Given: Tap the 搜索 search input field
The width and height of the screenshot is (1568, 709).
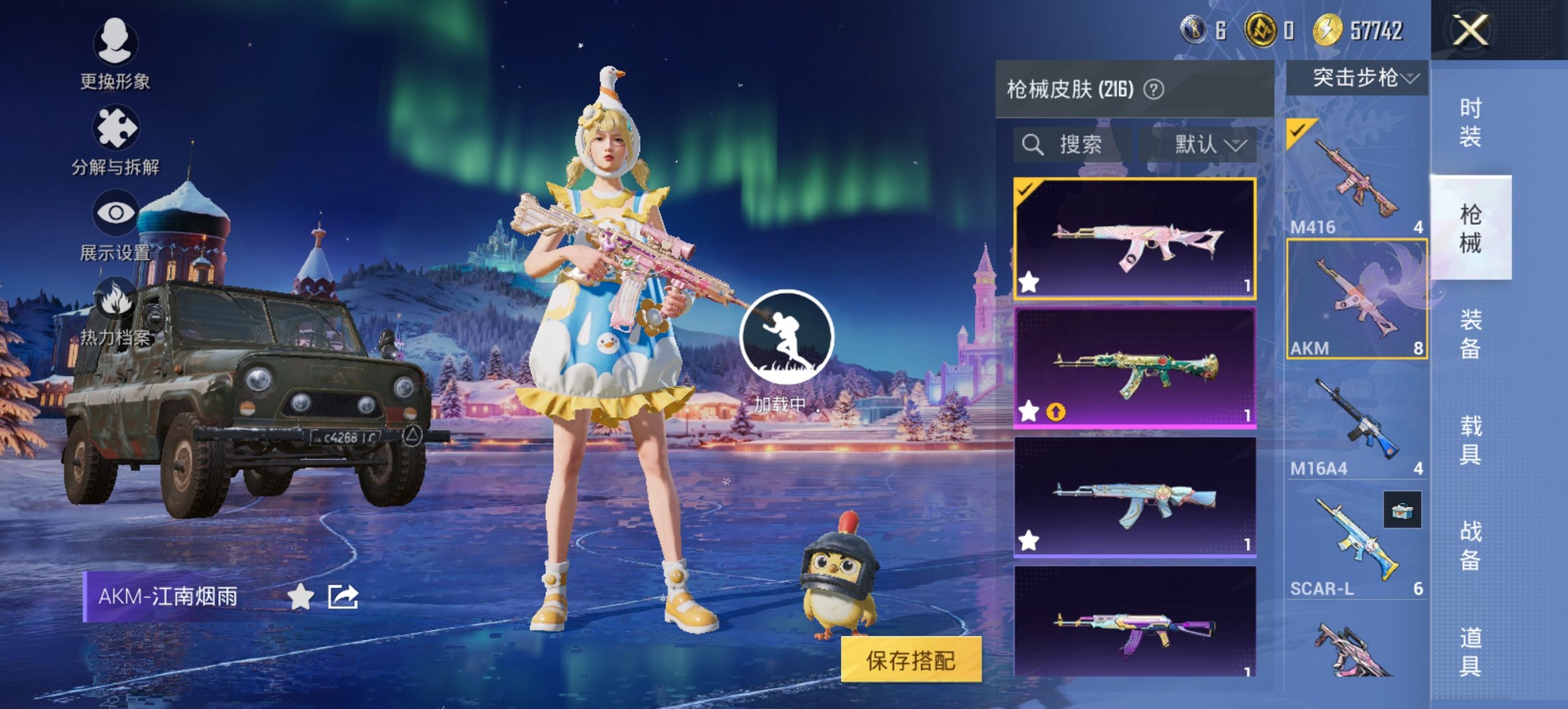Looking at the screenshot, I should pyautogui.click(x=1079, y=146).
